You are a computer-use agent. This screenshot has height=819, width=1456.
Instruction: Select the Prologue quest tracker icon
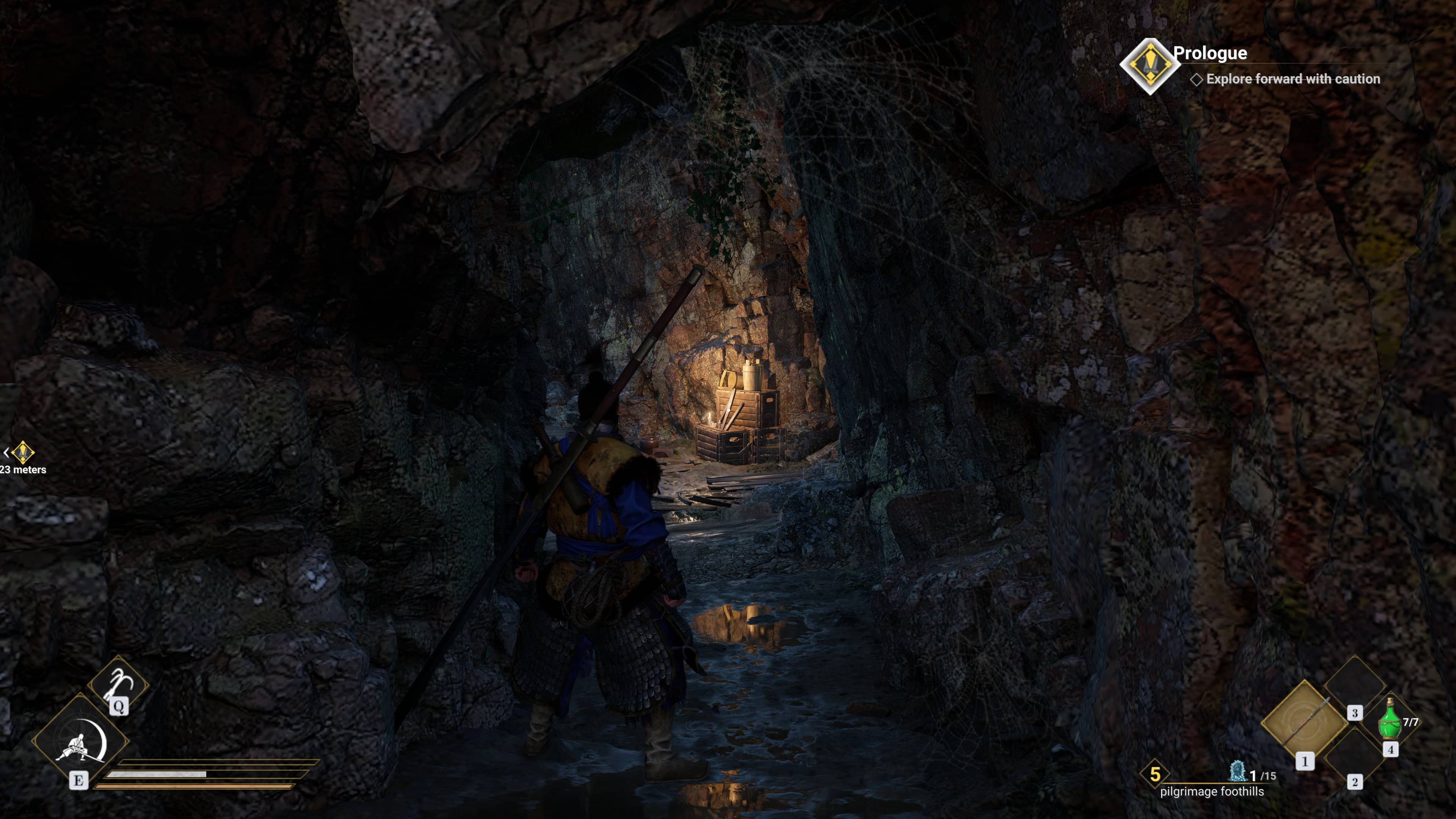tap(1149, 66)
